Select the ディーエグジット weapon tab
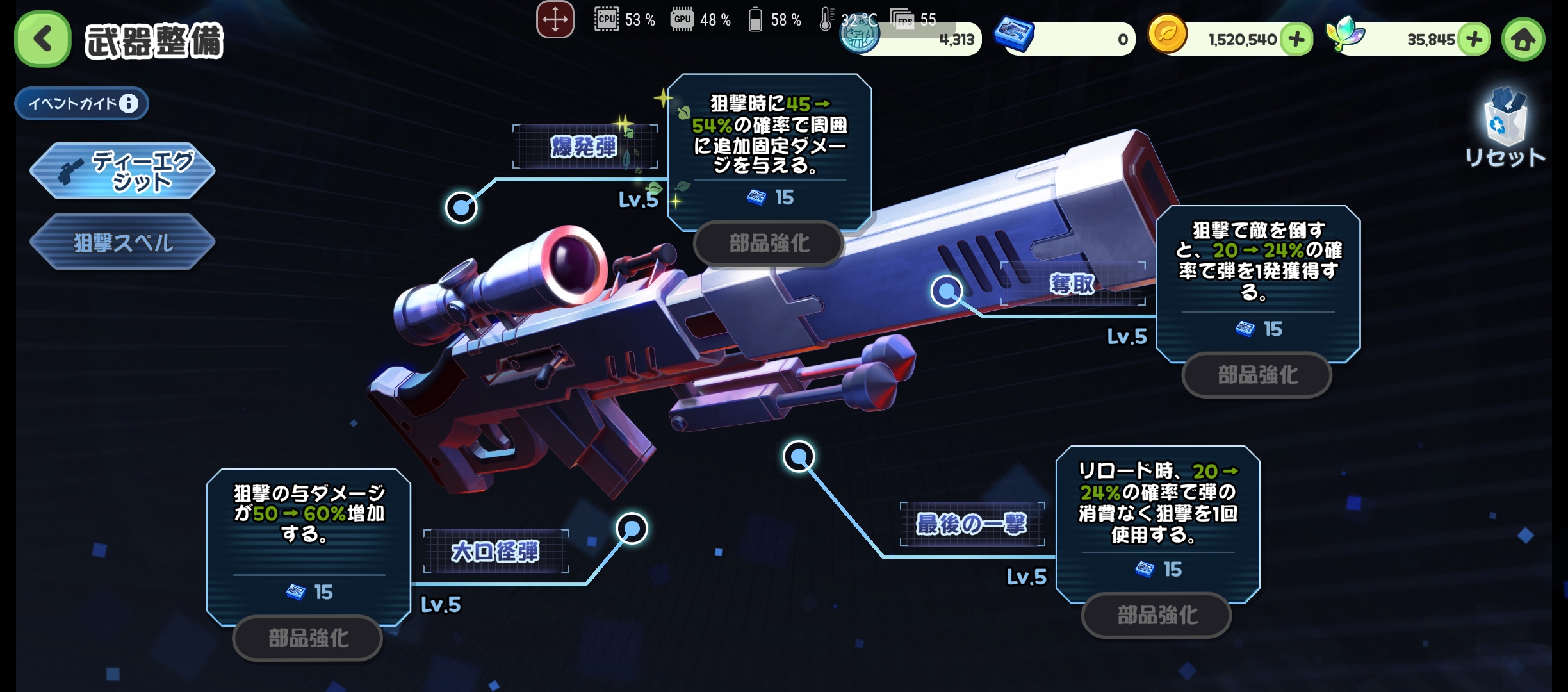 pos(122,170)
